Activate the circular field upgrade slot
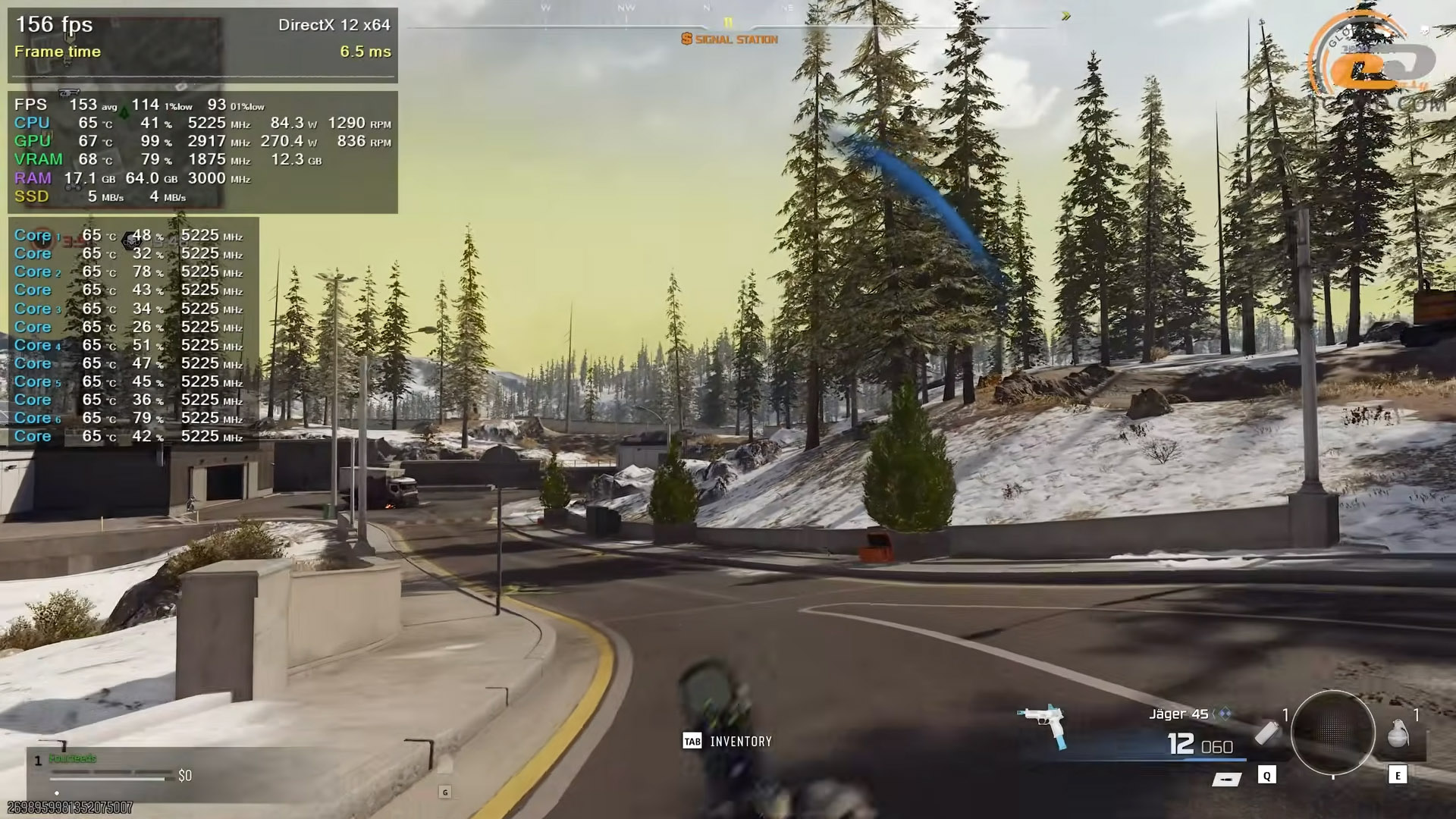Viewport: 1456px width, 819px height. click(1332, 732)
